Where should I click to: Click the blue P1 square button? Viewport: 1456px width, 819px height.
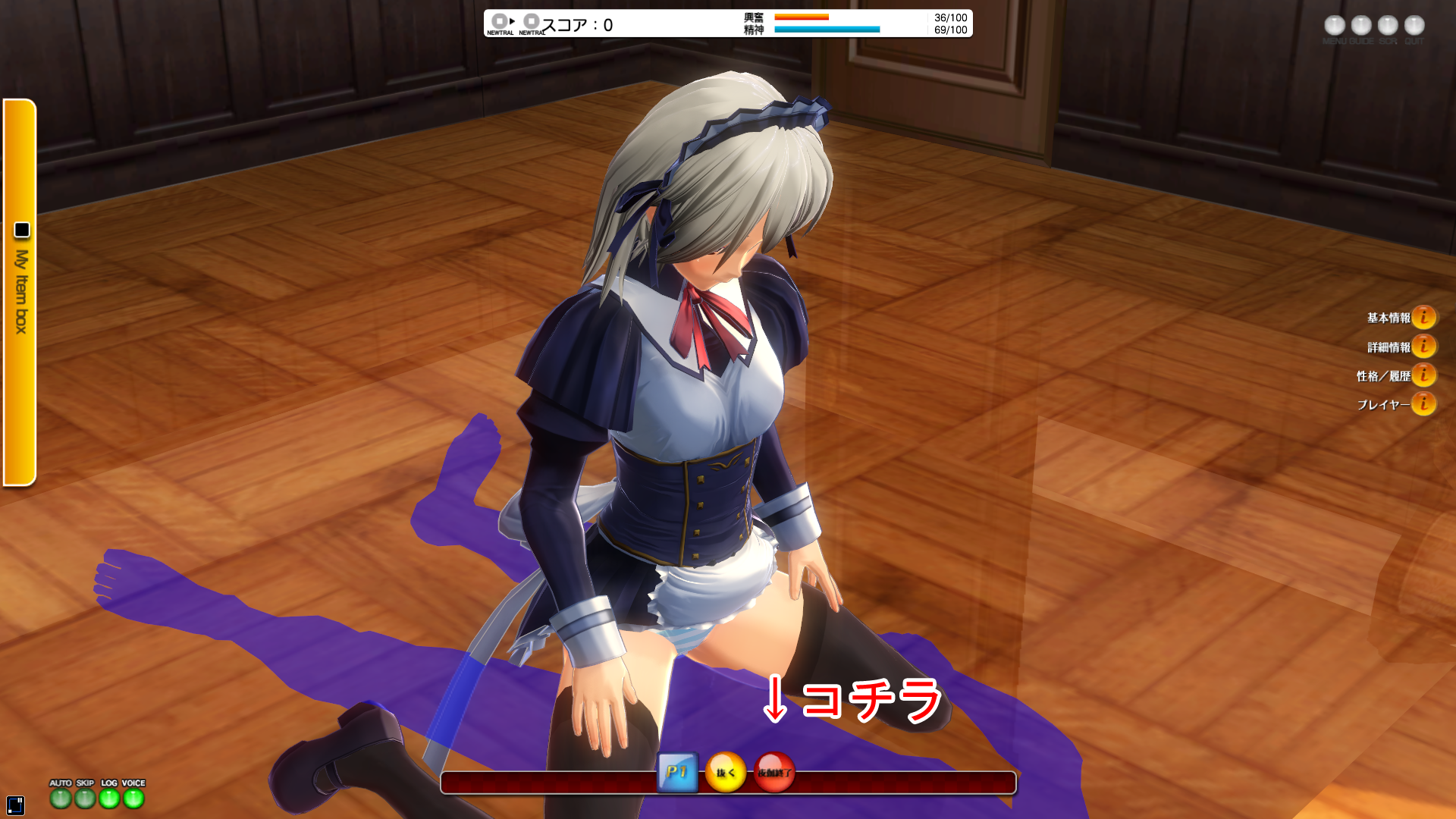[677, 773]
